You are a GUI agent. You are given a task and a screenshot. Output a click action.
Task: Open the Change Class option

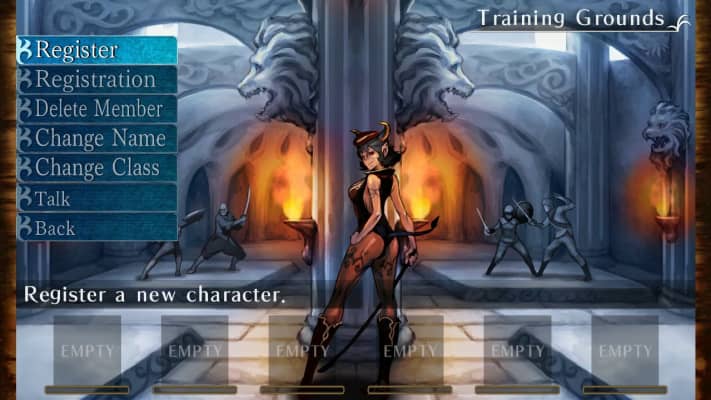(97, 168)
